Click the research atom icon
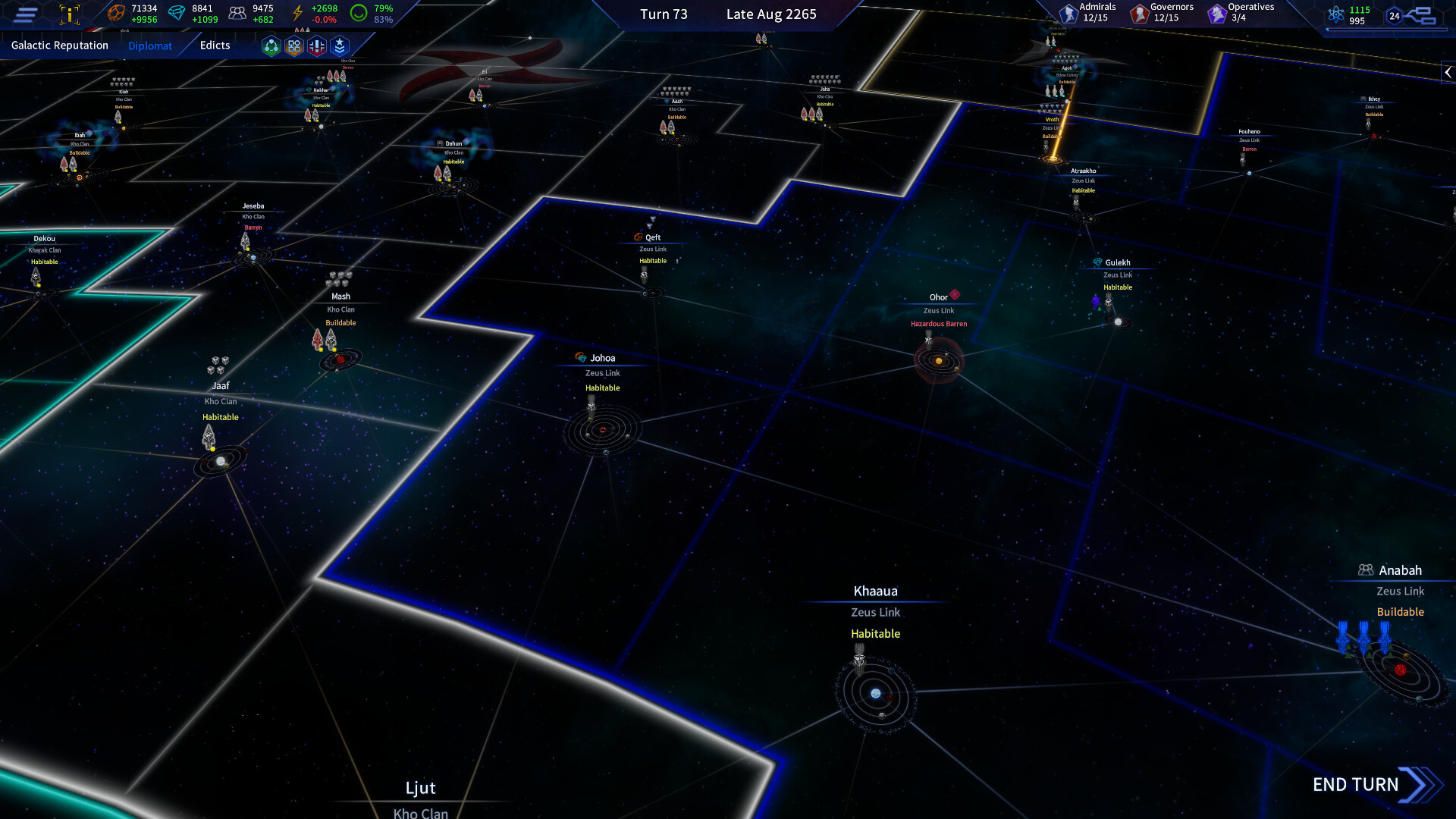 pyautogui.click(x=1337, y=13)
